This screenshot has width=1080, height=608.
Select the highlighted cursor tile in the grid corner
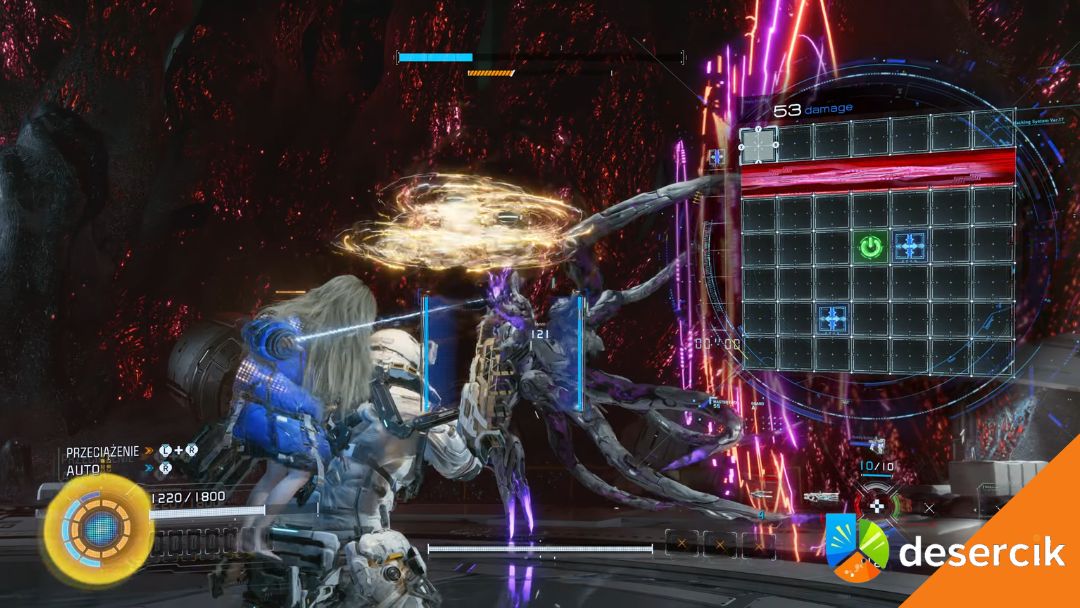click(x=759, y=146)
